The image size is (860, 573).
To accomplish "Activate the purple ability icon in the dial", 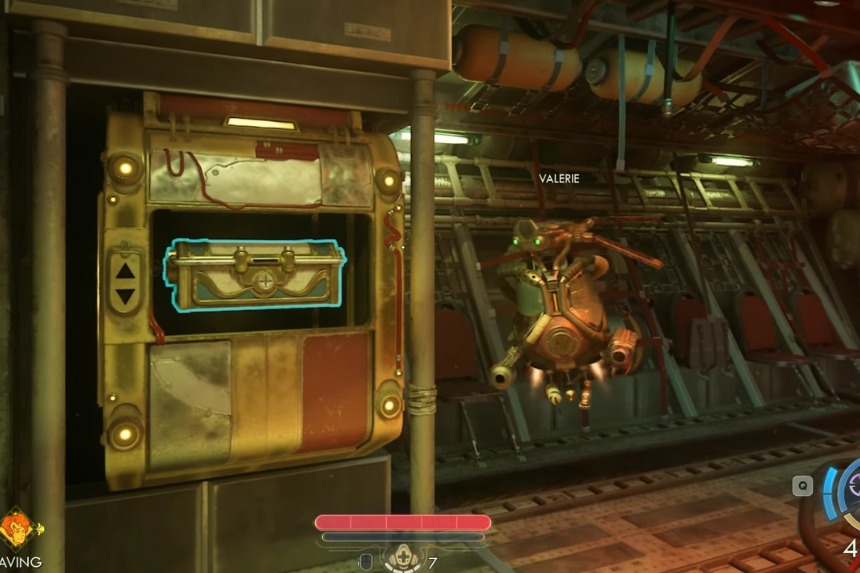I will [852, 488].
